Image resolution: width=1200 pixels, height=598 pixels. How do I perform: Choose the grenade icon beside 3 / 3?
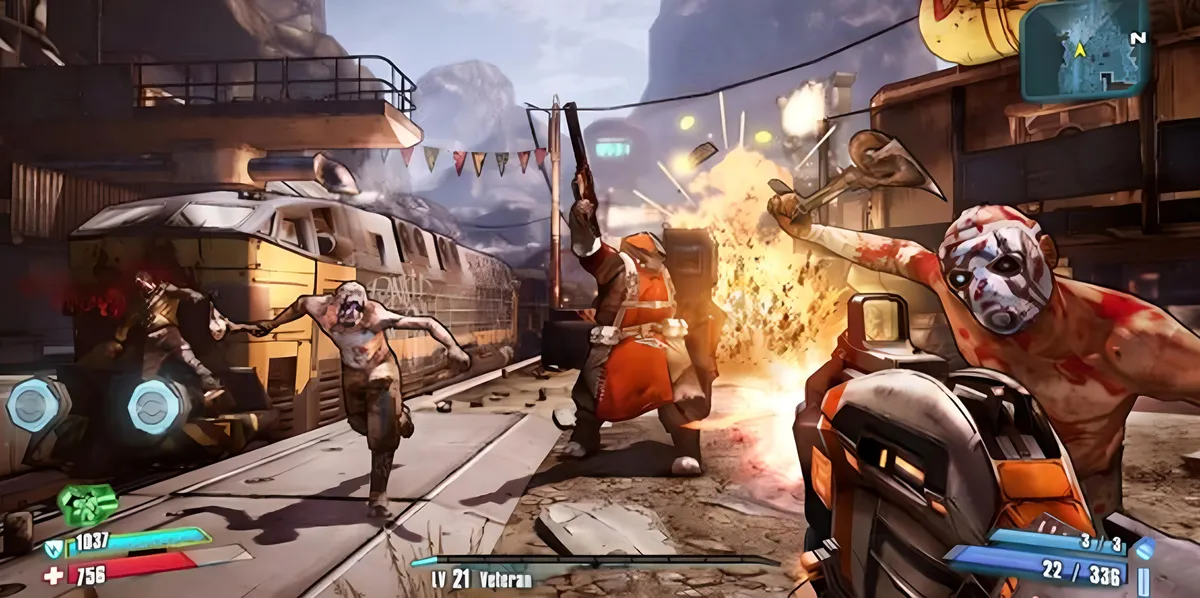tap(1145, 547)
